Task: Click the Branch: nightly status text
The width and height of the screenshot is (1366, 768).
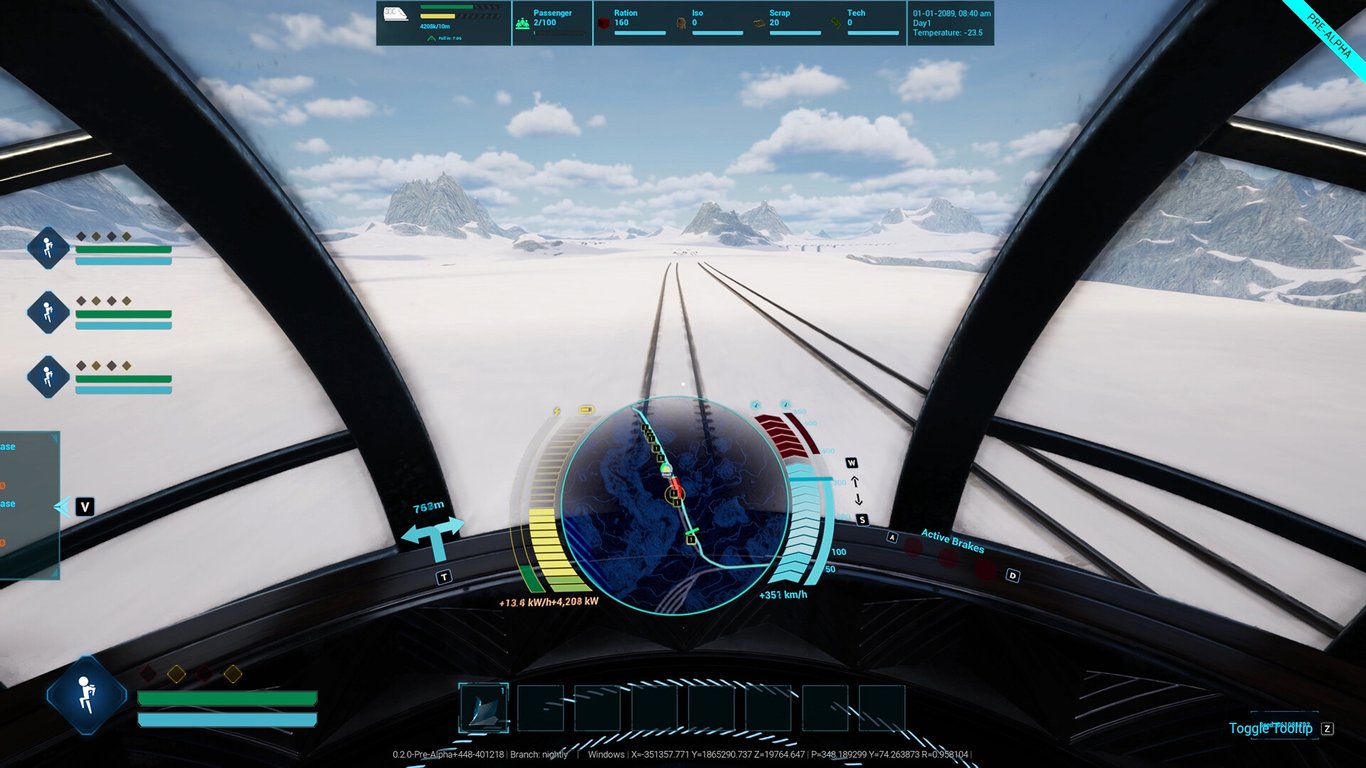Action: click(537, 755)
